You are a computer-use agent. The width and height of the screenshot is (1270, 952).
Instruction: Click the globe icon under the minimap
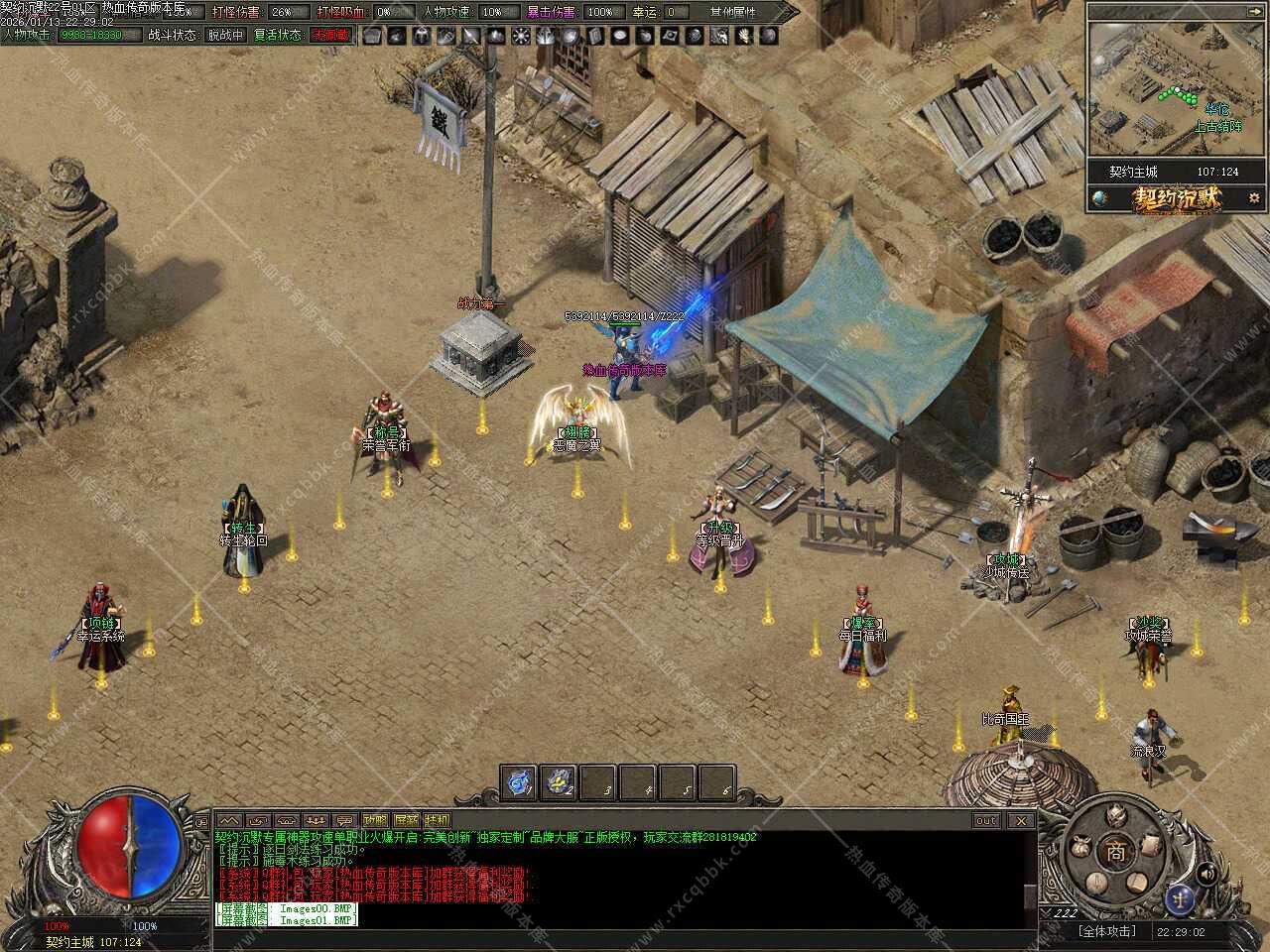click(x=1098, y=197)
